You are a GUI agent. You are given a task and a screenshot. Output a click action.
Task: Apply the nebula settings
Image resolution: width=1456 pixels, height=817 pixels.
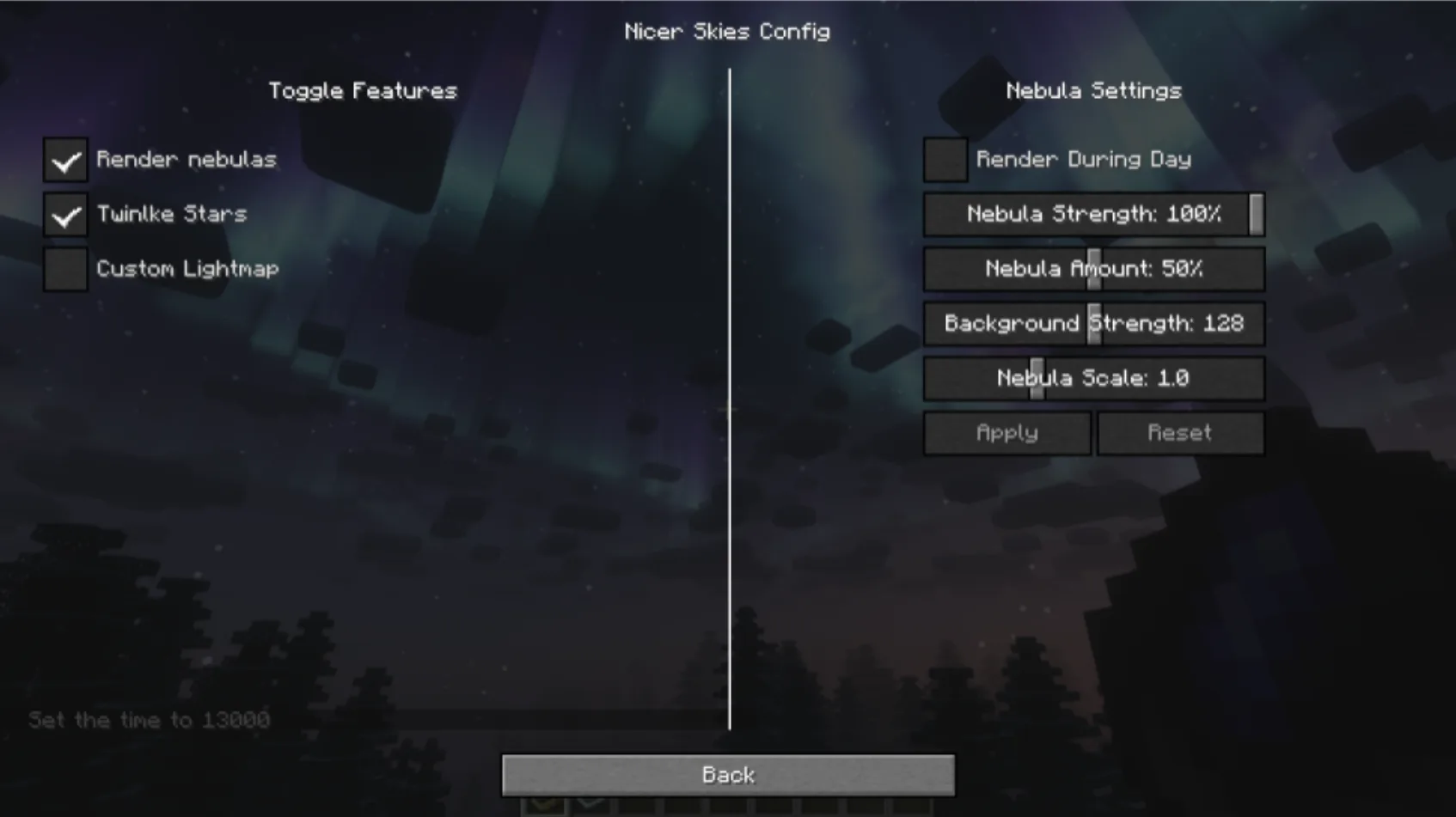[1006, 433]
